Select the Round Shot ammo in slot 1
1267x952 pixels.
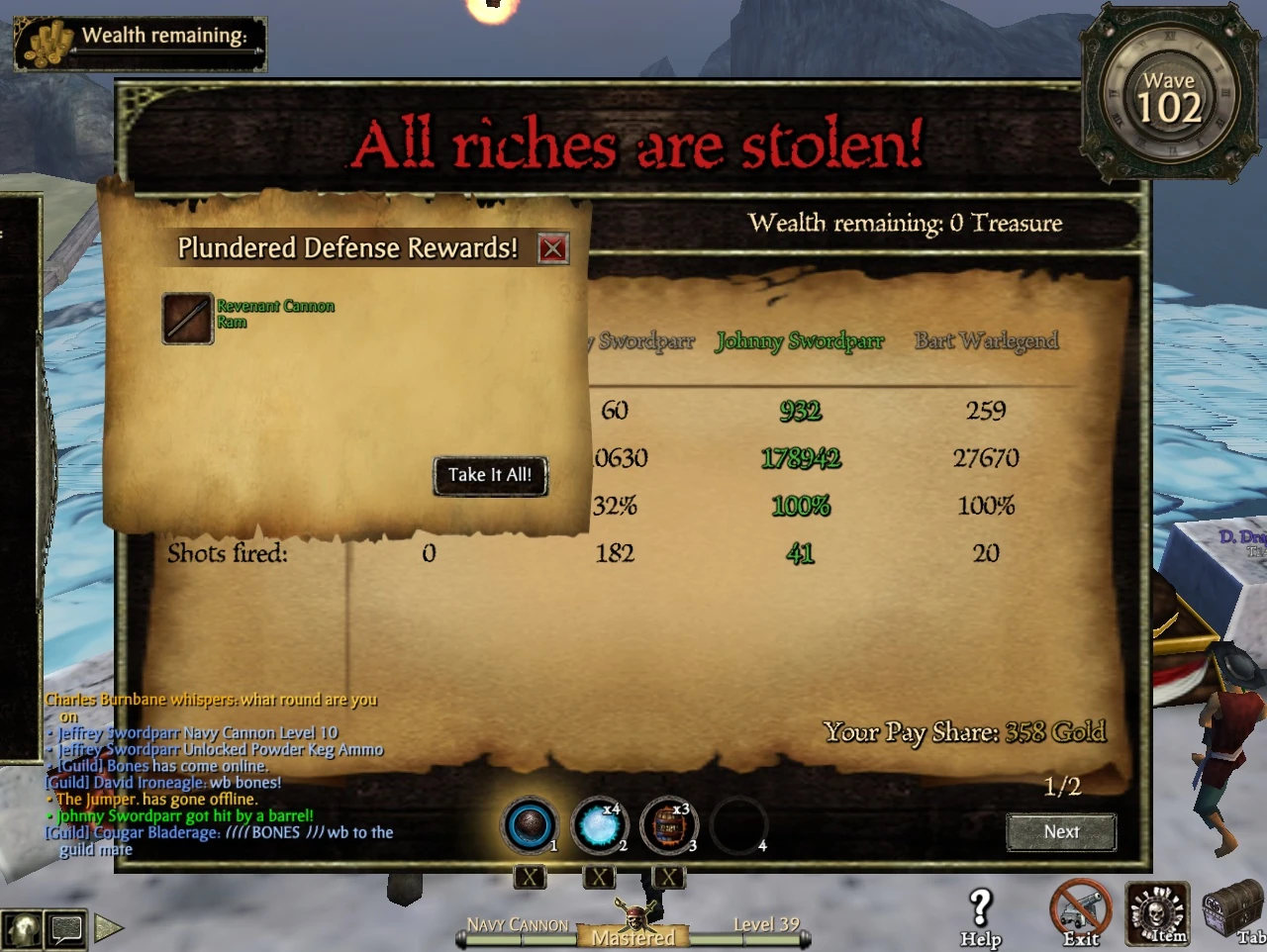[x=530, y=826]
